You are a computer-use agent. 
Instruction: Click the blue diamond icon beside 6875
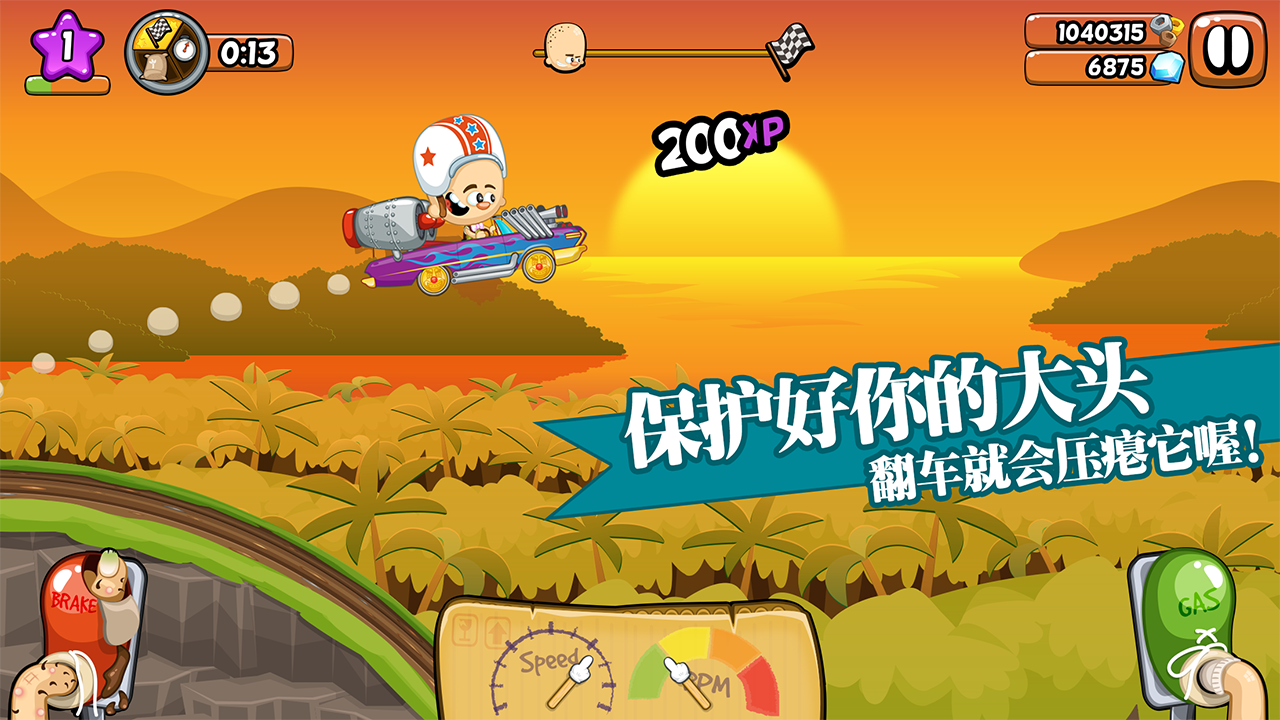pos(1166,68)
